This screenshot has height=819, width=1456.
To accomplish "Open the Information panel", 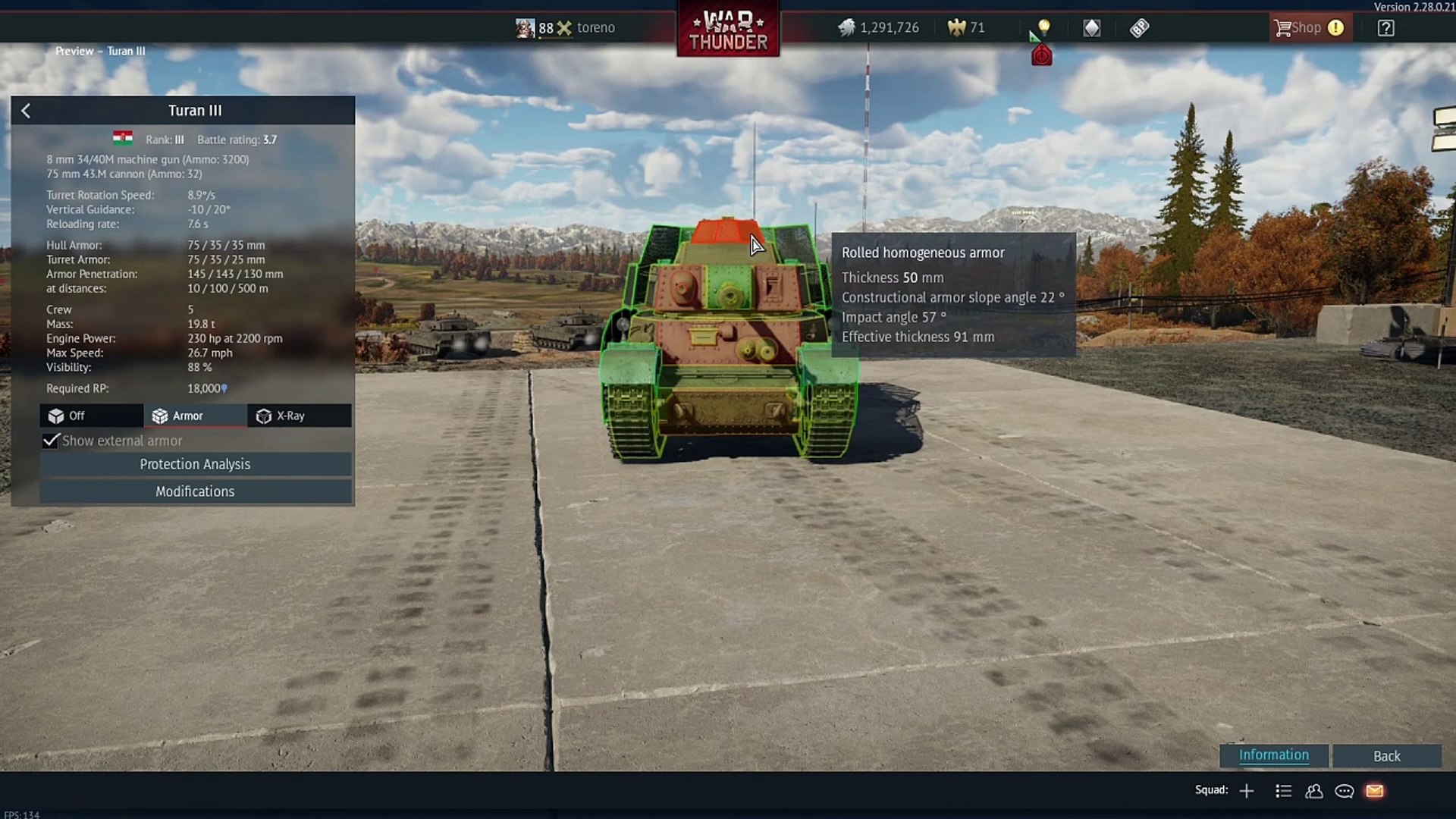I will 1273,755.
